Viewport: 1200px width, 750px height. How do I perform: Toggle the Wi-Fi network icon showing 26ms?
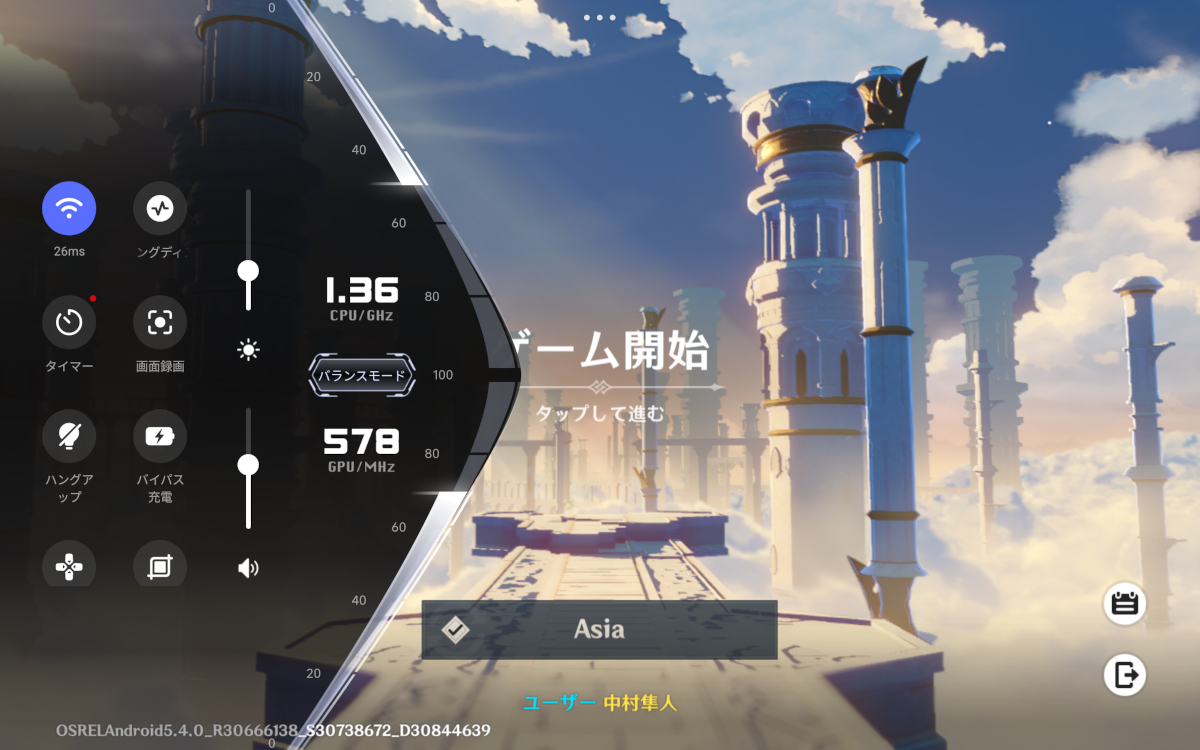[x=69, y=208]
